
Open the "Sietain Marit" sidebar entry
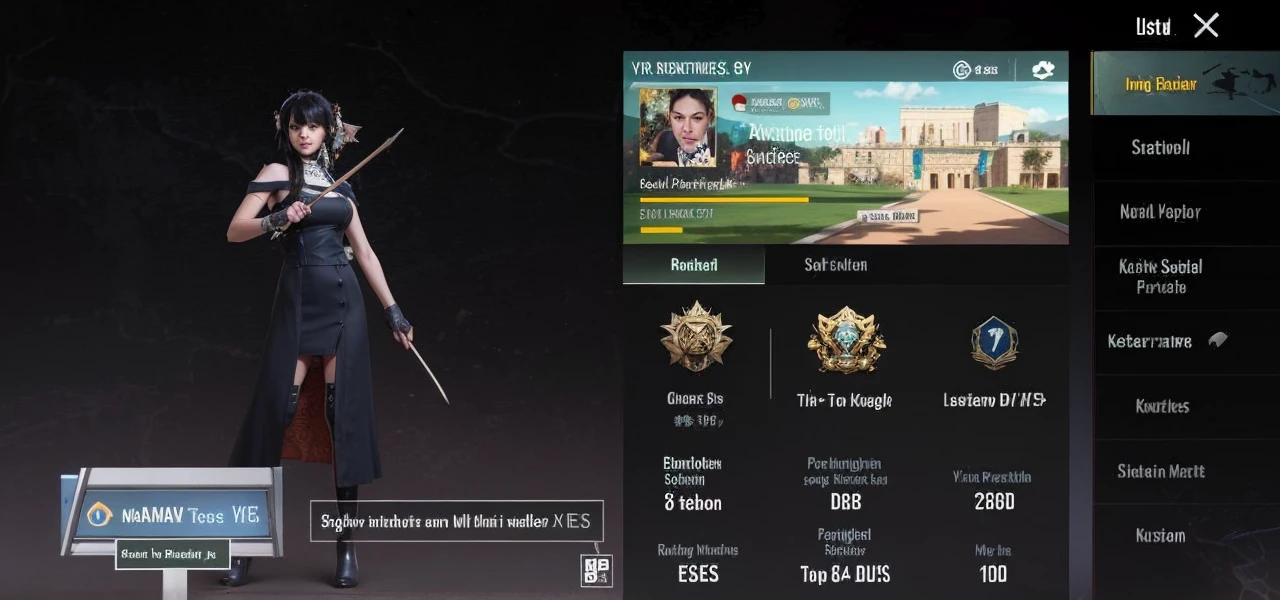coord(1160,471)
